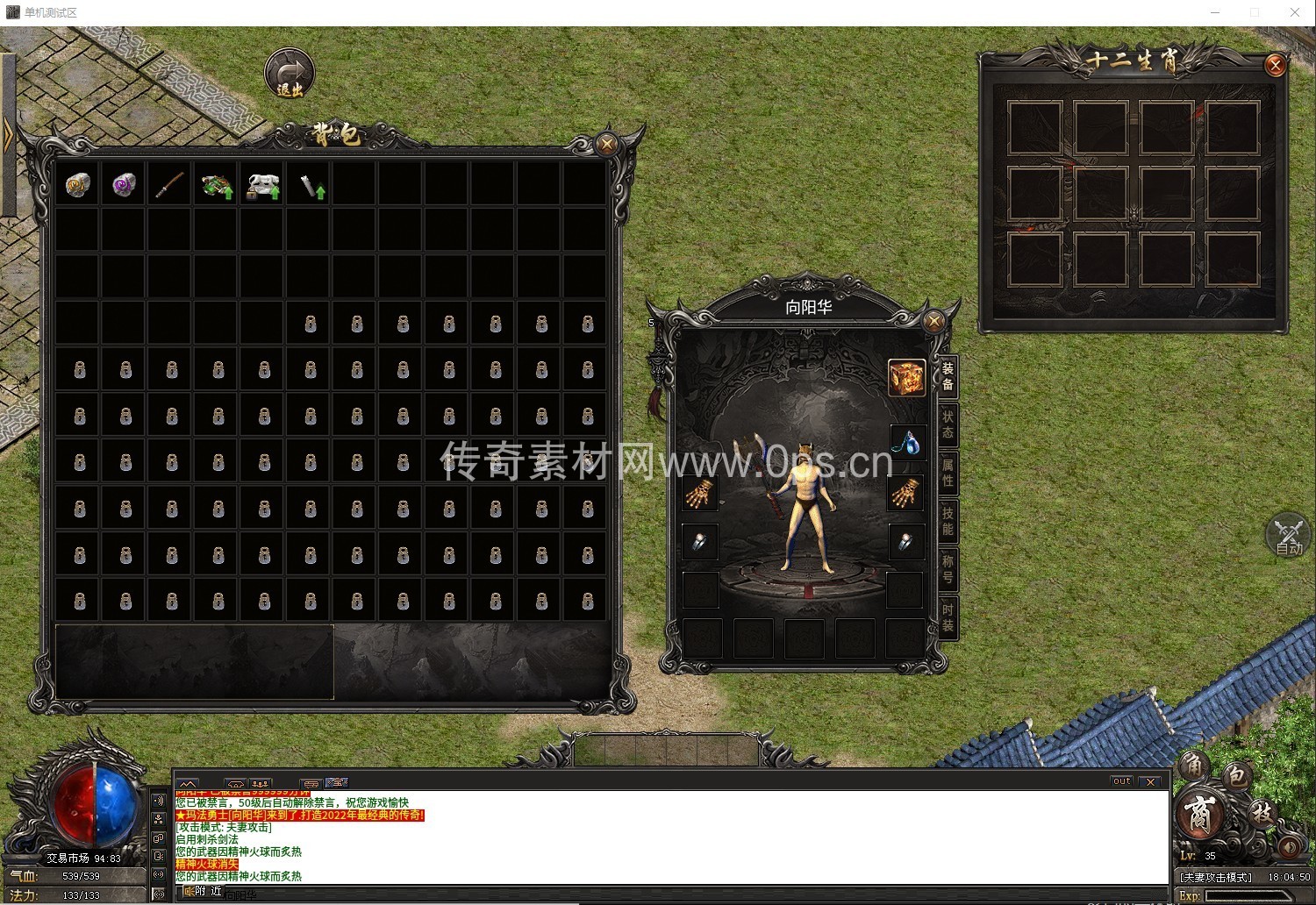Pick the wooden staff item slot

(x=170, y=185)
